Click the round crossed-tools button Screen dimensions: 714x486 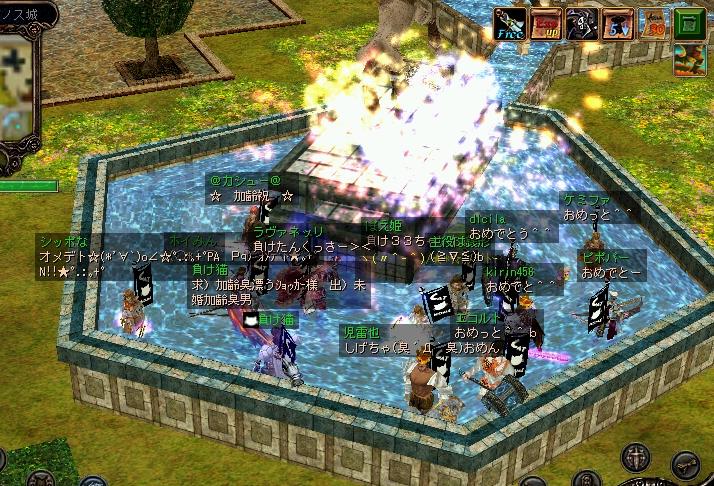coord(684,465)
